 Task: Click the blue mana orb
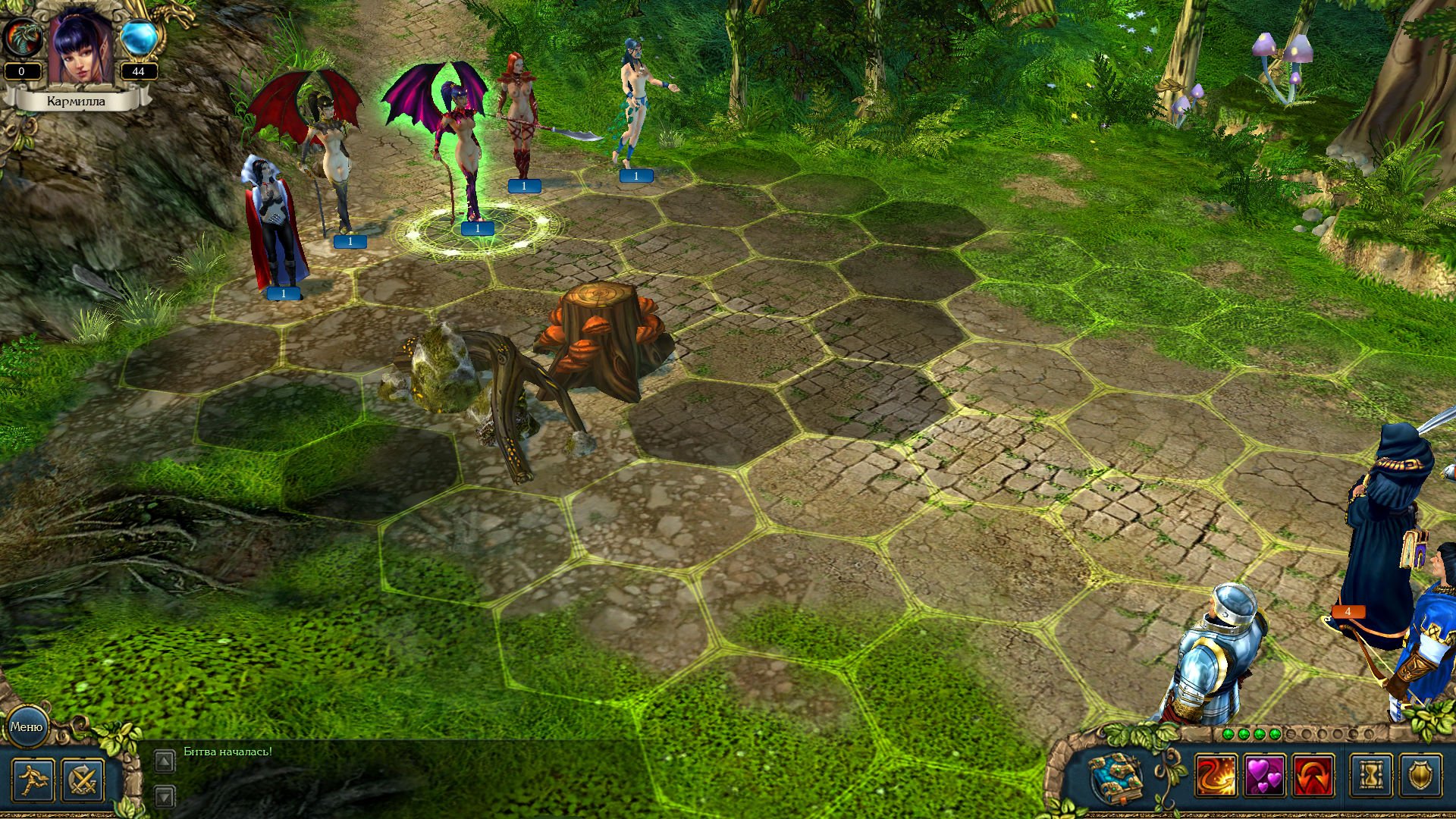139,36
